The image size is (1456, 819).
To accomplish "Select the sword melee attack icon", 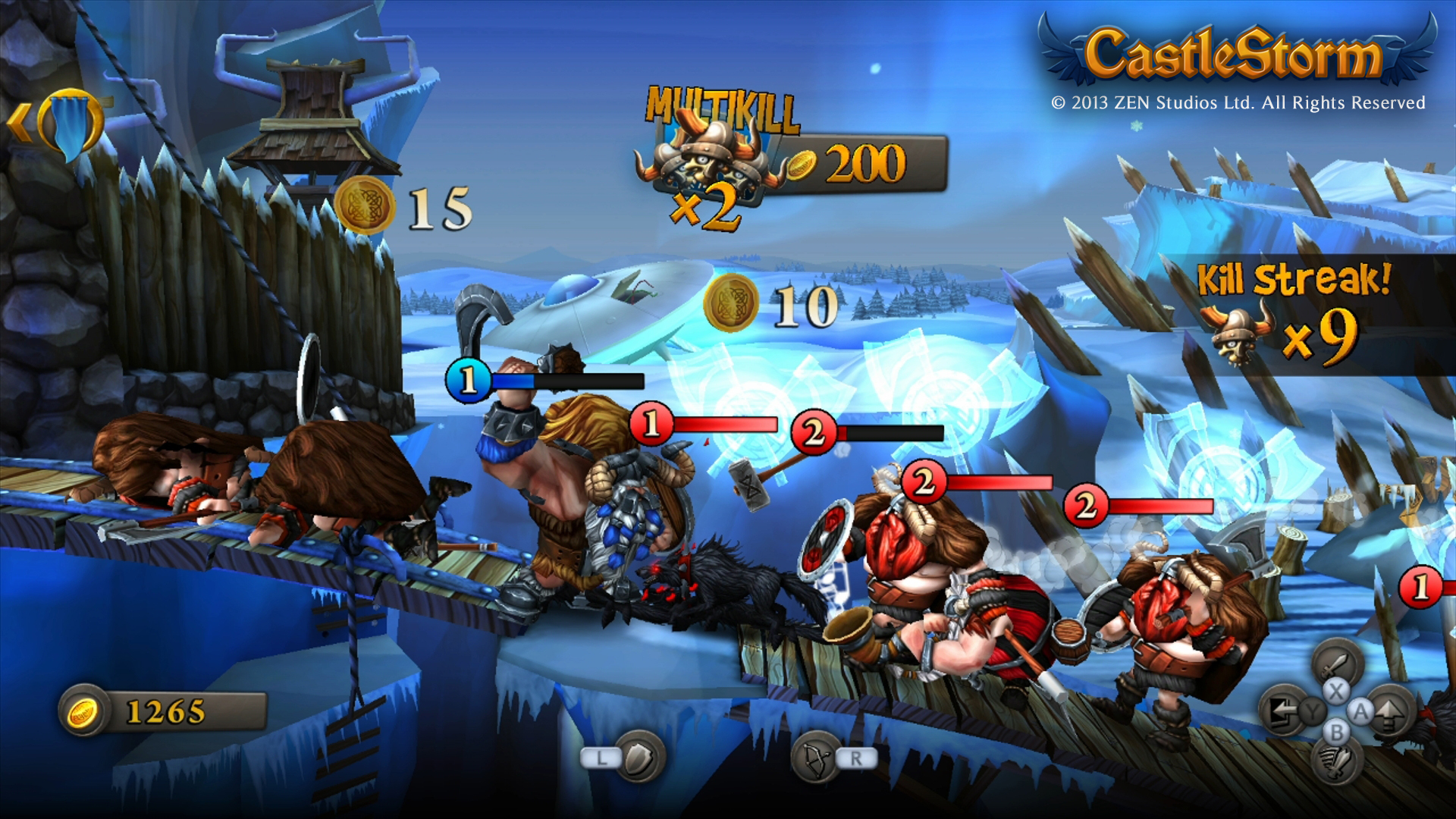I will (x=1336, y=666).
